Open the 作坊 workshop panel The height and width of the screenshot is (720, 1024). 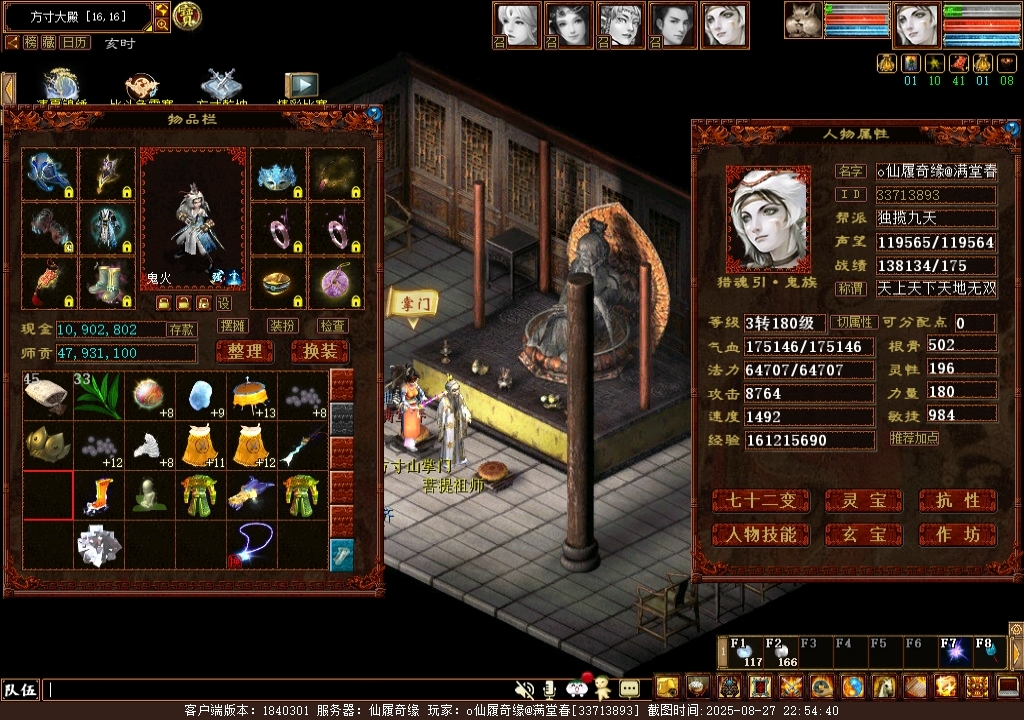957,534
